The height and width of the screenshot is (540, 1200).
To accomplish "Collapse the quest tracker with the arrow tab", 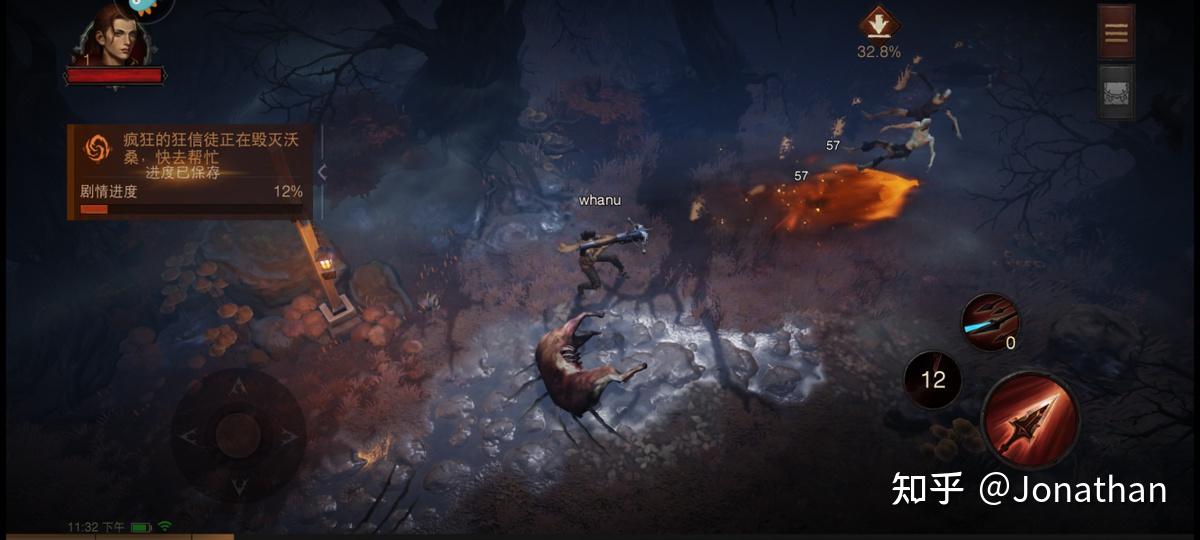I will tap(322, 172).
